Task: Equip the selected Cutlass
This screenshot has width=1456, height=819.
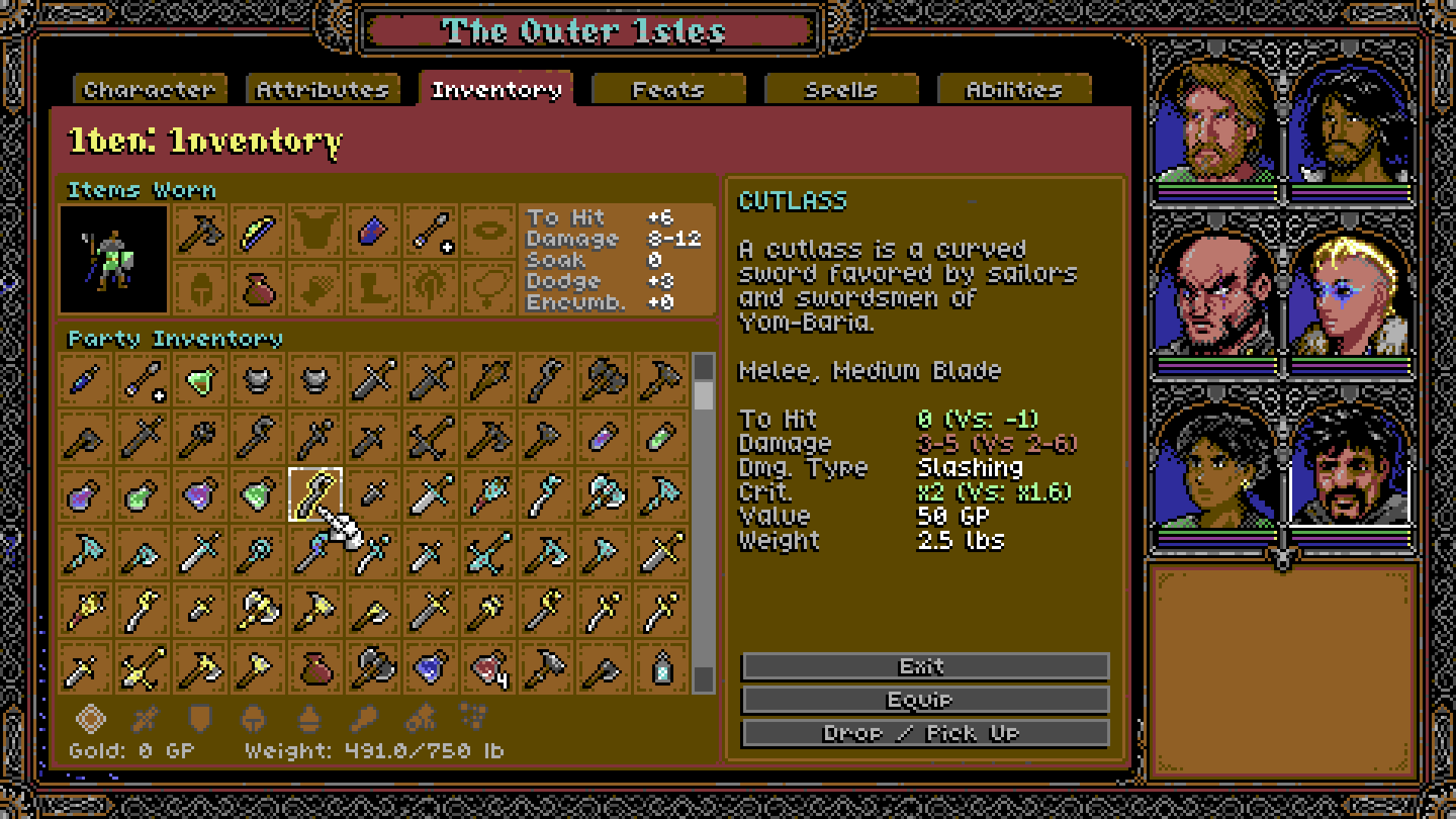Action: pyautogui.click(x=924, y=700)
